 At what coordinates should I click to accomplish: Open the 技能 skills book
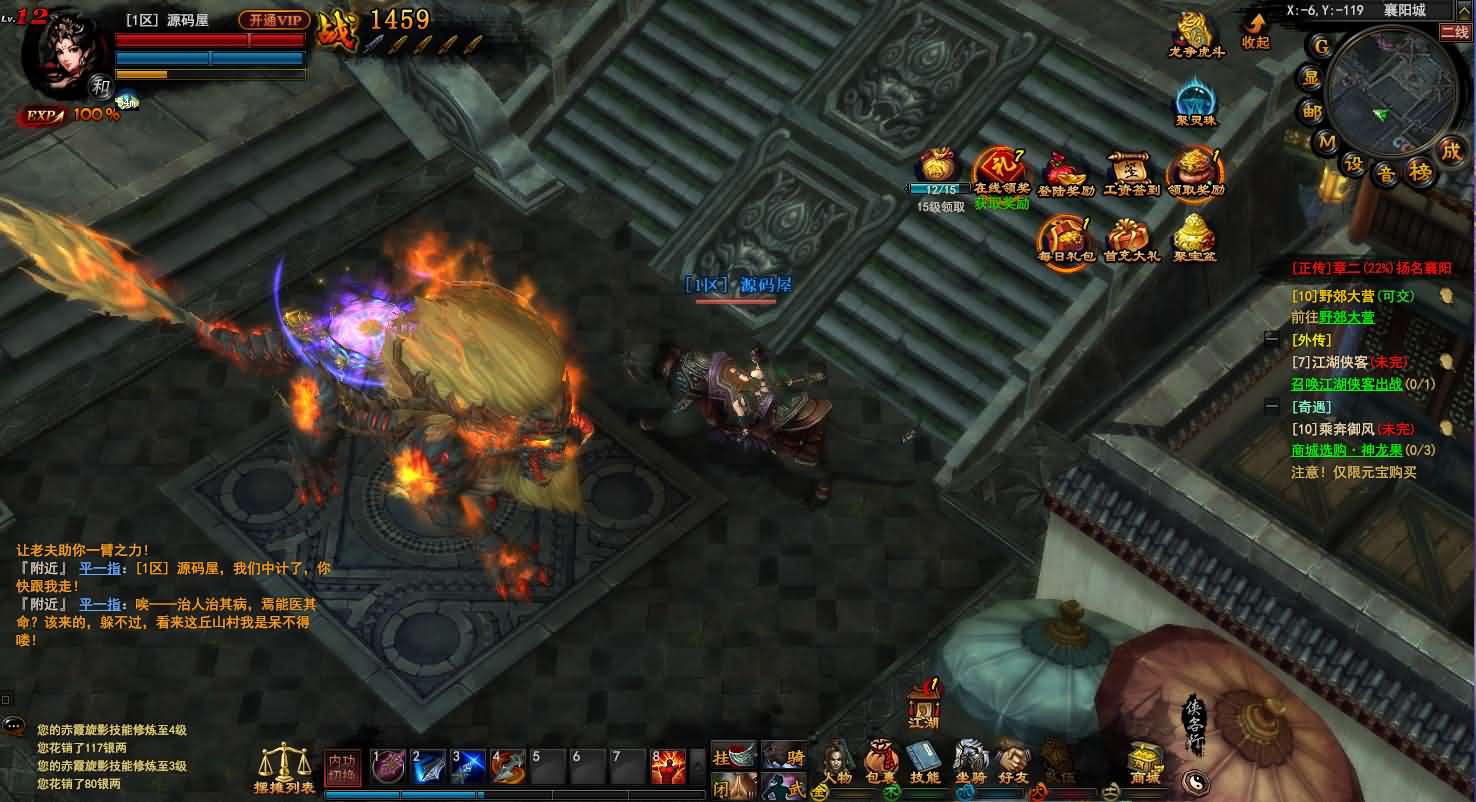coord(925,762)
